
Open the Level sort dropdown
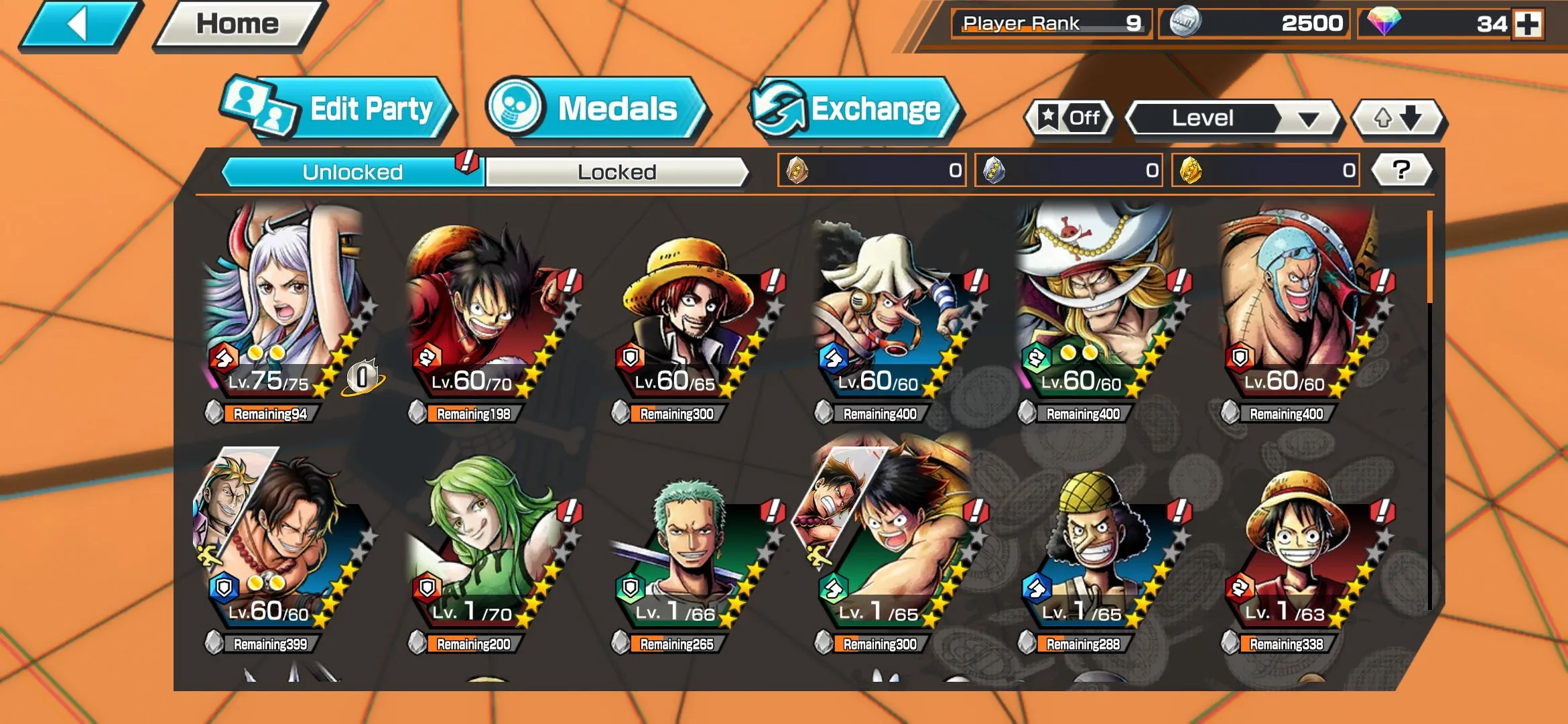[1233, 119]
